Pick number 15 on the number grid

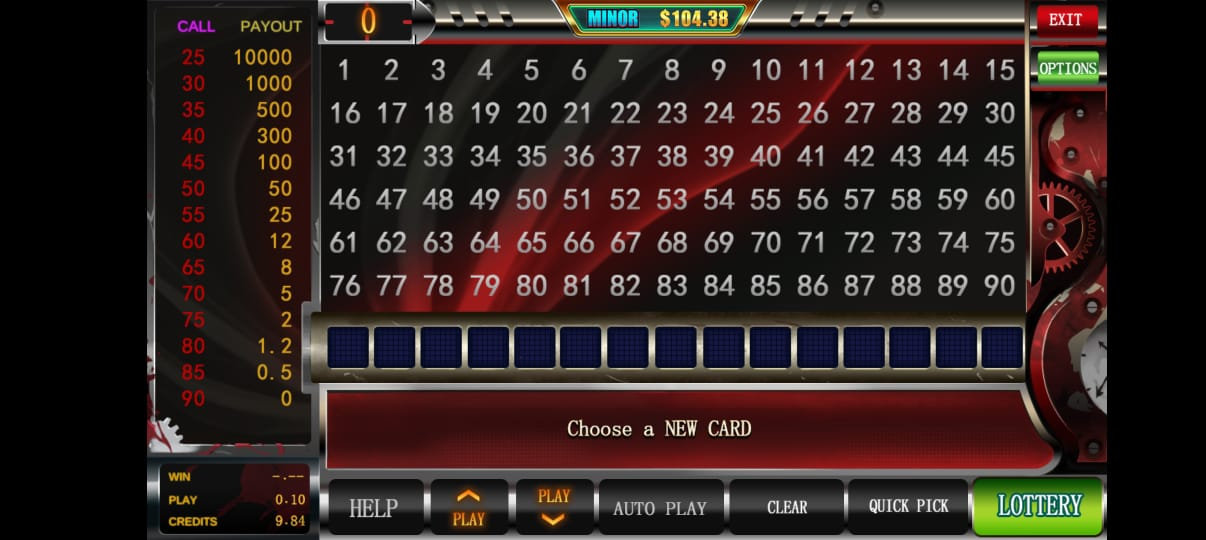(x=1000, y=70)
